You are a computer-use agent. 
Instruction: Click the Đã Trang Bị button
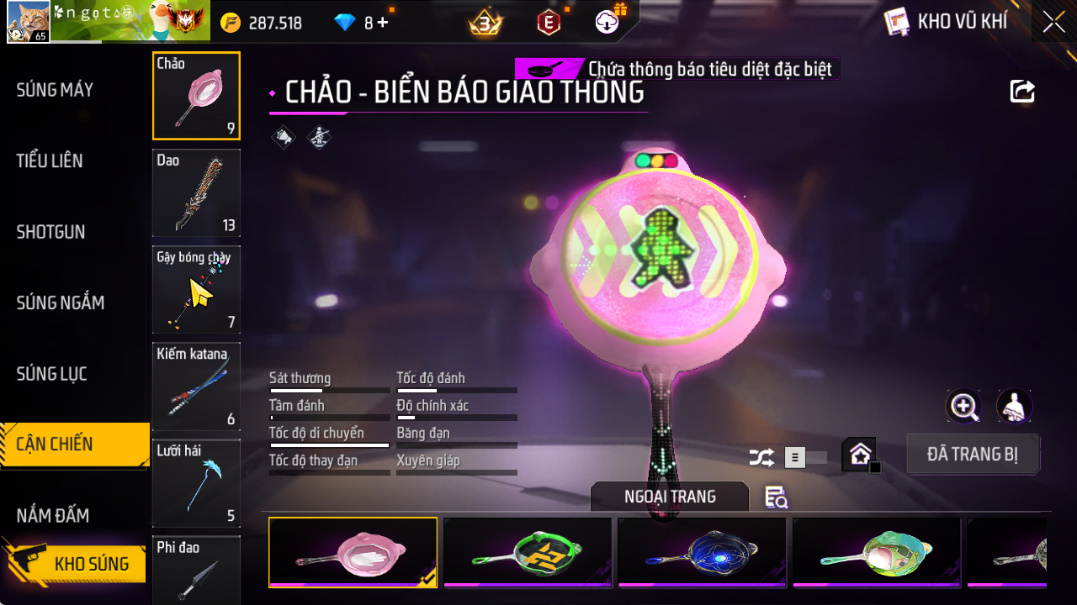point(972,454)
